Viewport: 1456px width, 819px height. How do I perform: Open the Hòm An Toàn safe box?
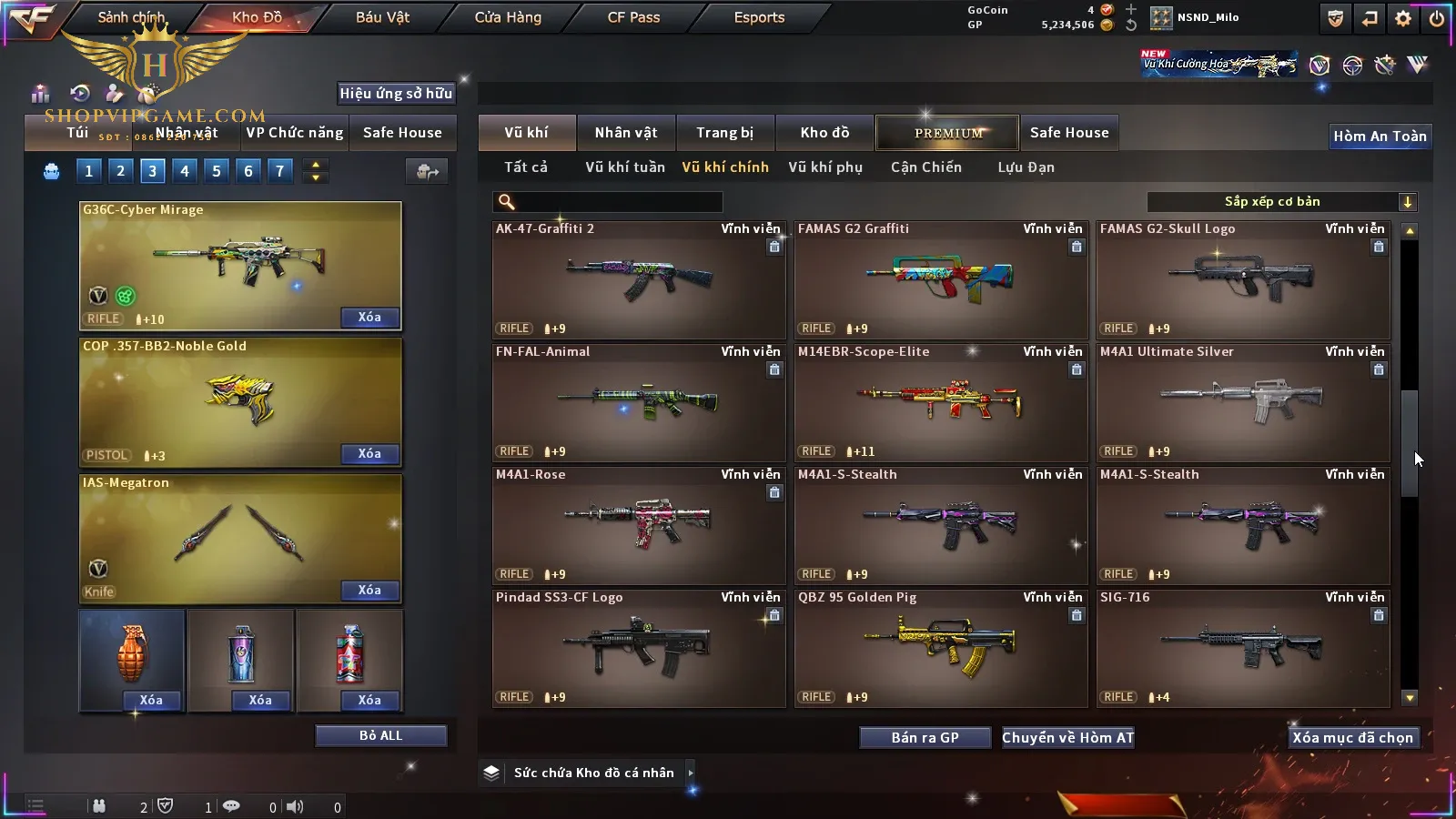(1380, 136)
